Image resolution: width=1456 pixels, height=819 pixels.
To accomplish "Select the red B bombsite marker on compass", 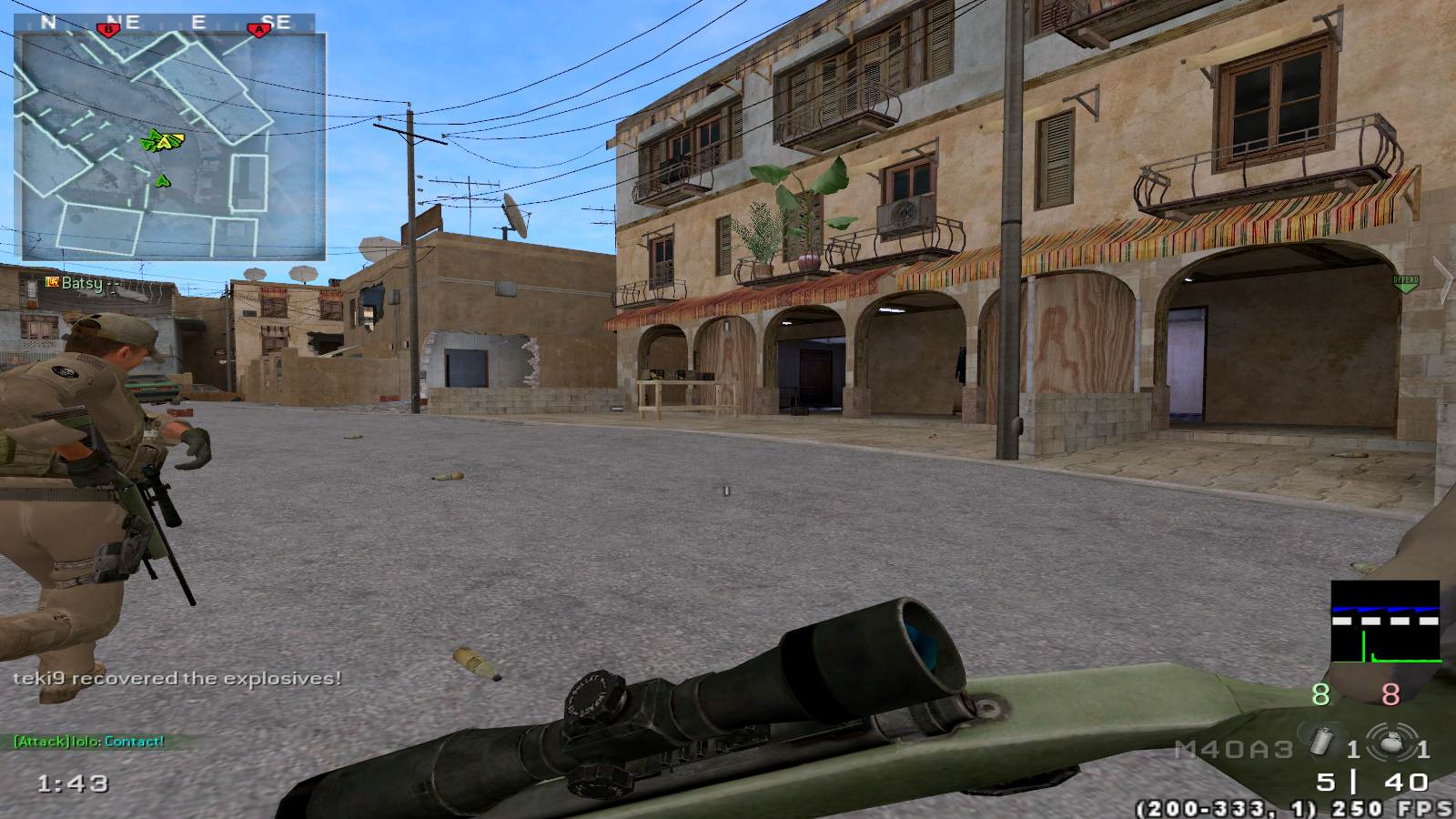I will coord(110,29).
